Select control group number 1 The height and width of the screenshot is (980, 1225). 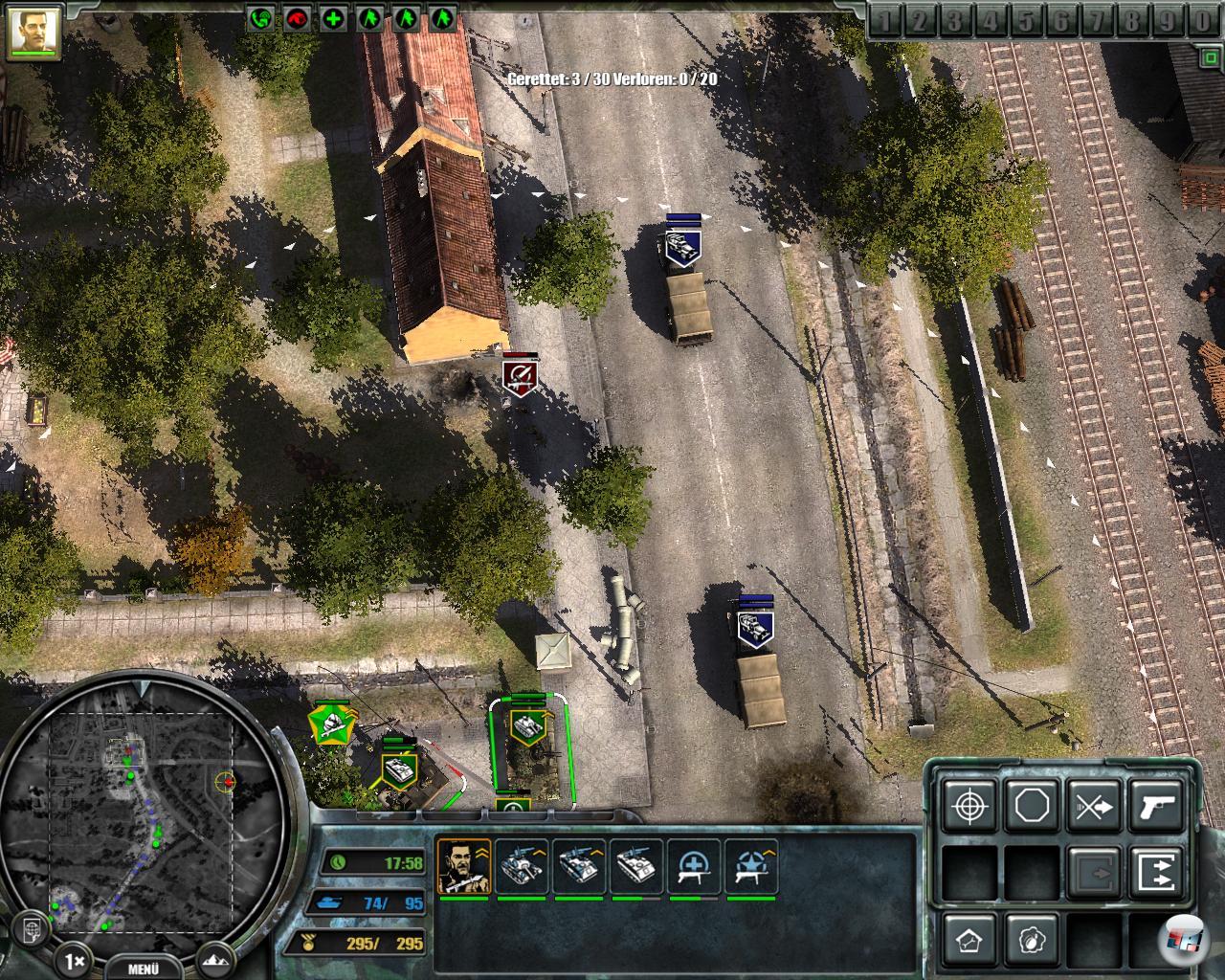coord(887,21)
